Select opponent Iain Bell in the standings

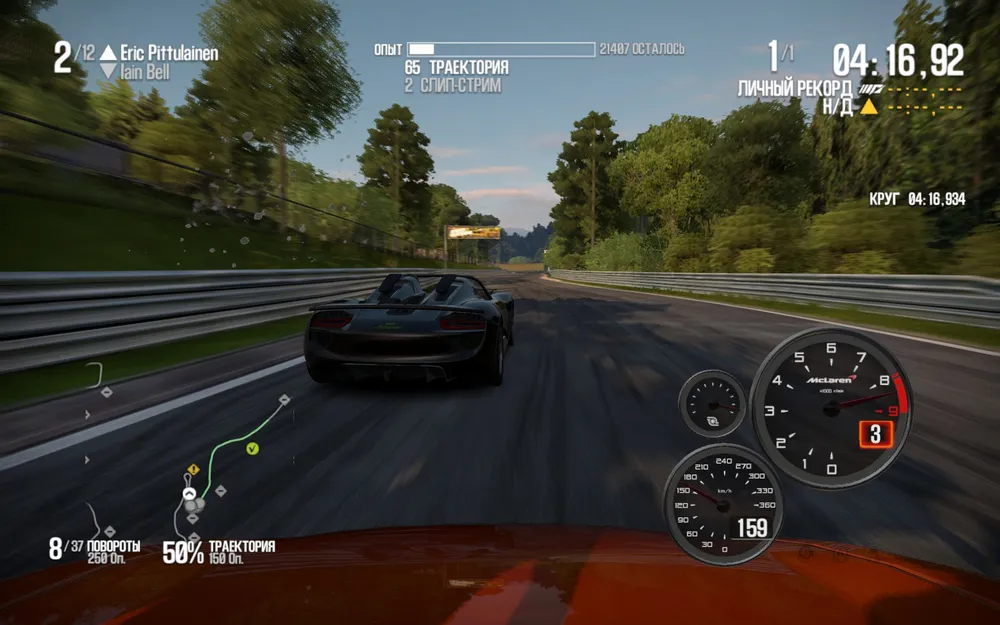point(145,72)
